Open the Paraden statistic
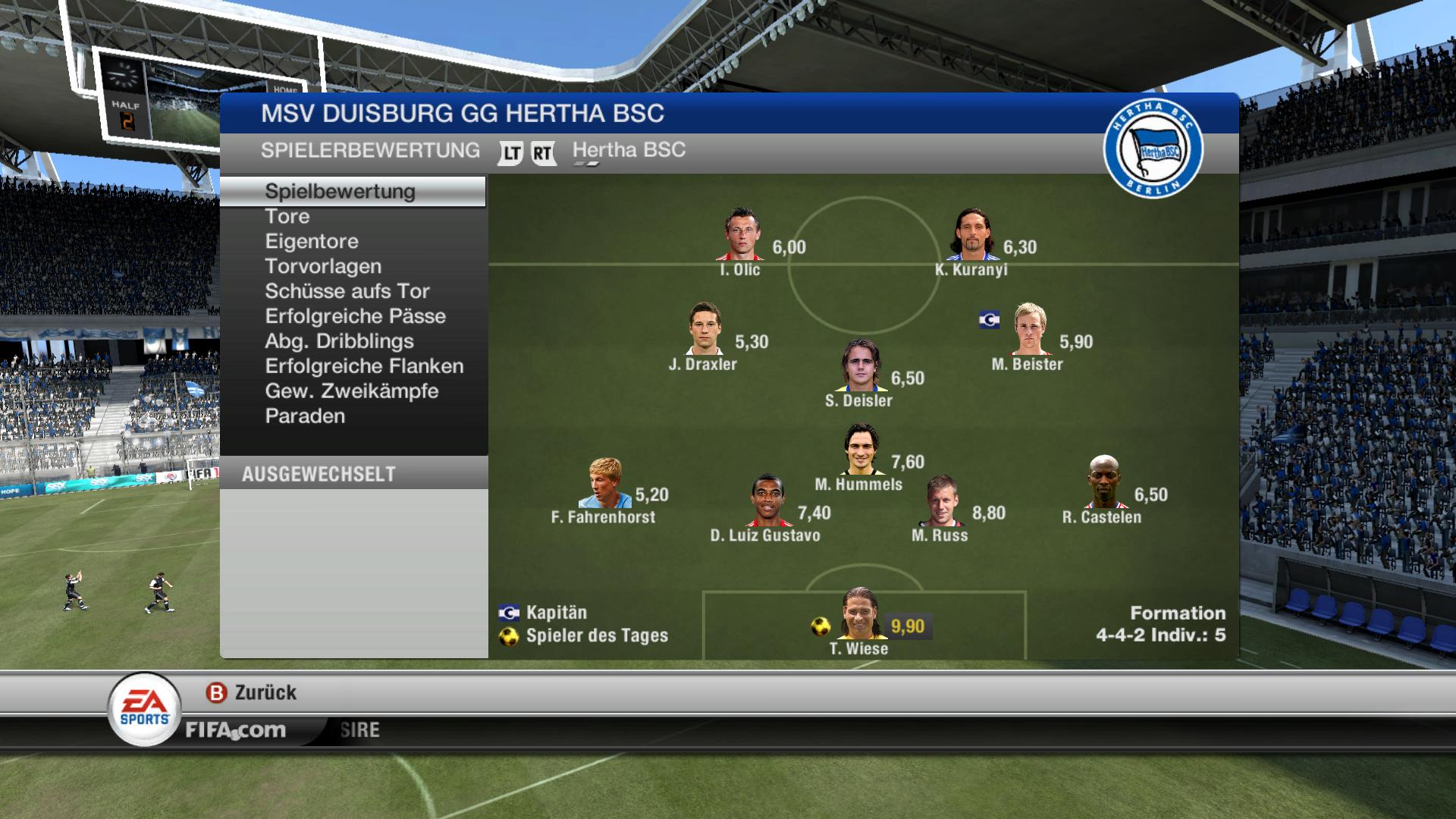The width and height of the screenshot is (1456, 819). [305, 417]
